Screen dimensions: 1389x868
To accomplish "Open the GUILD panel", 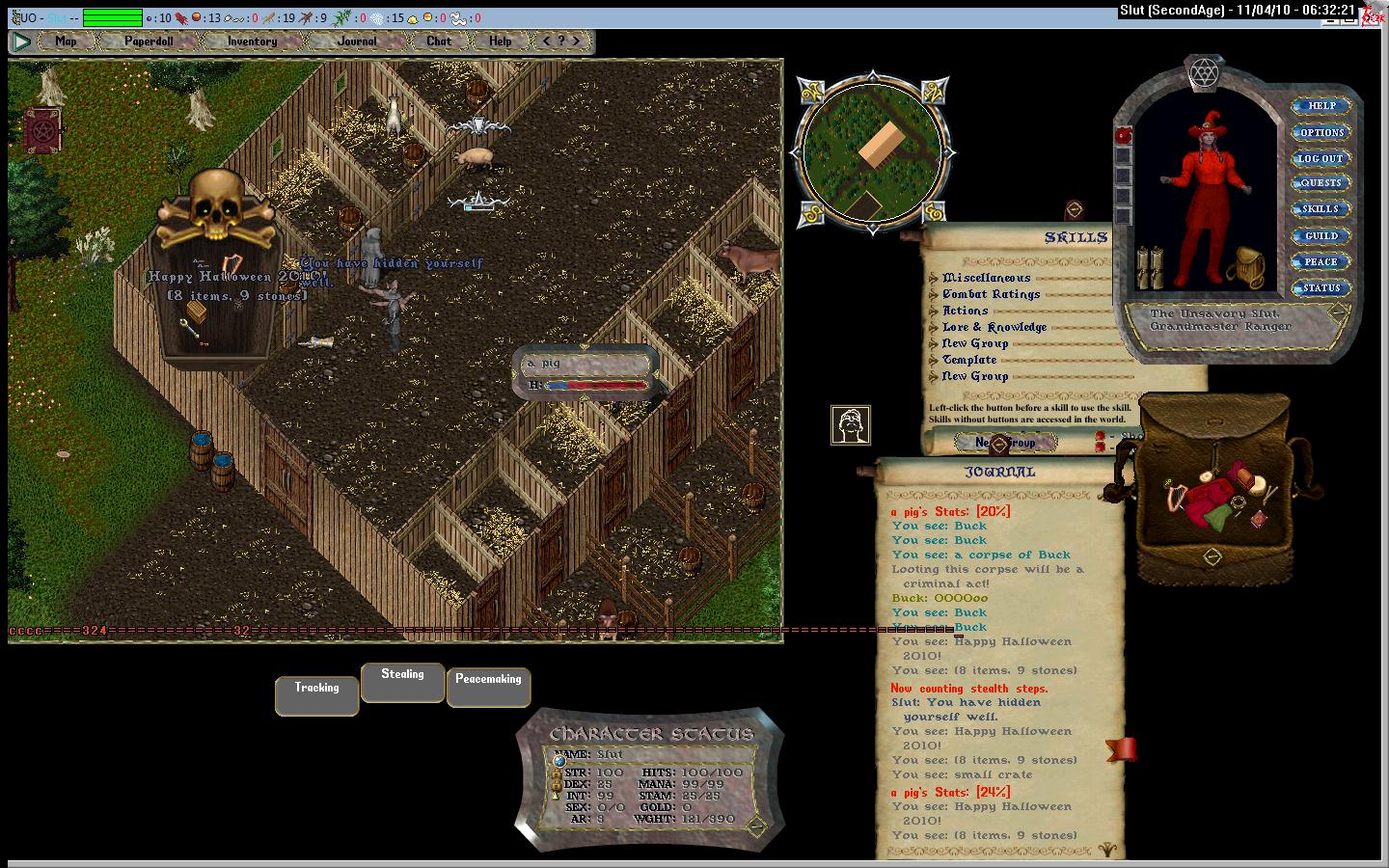I will coord(1321,235).
